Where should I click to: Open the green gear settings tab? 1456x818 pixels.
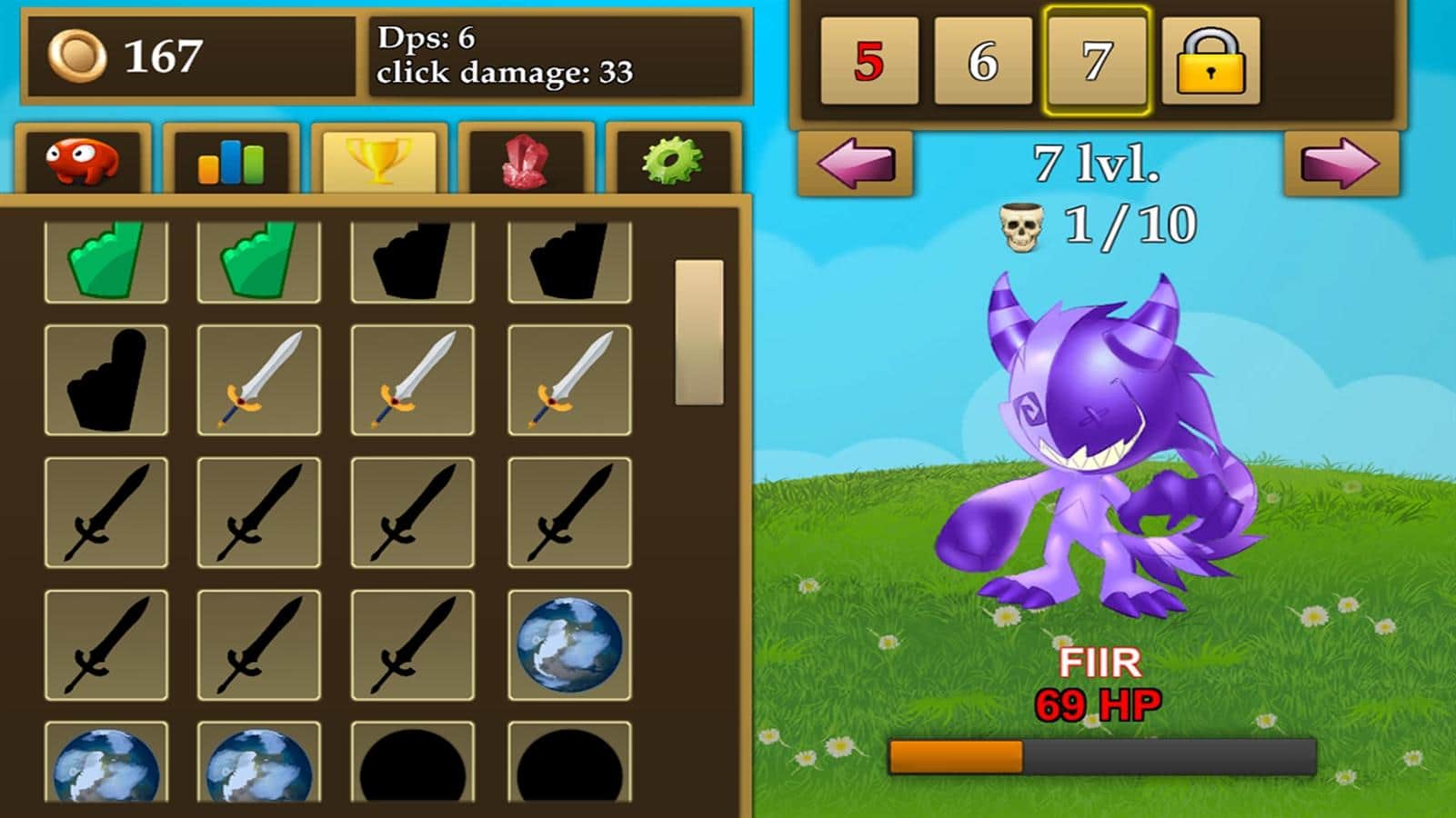[x=672, y=161]
